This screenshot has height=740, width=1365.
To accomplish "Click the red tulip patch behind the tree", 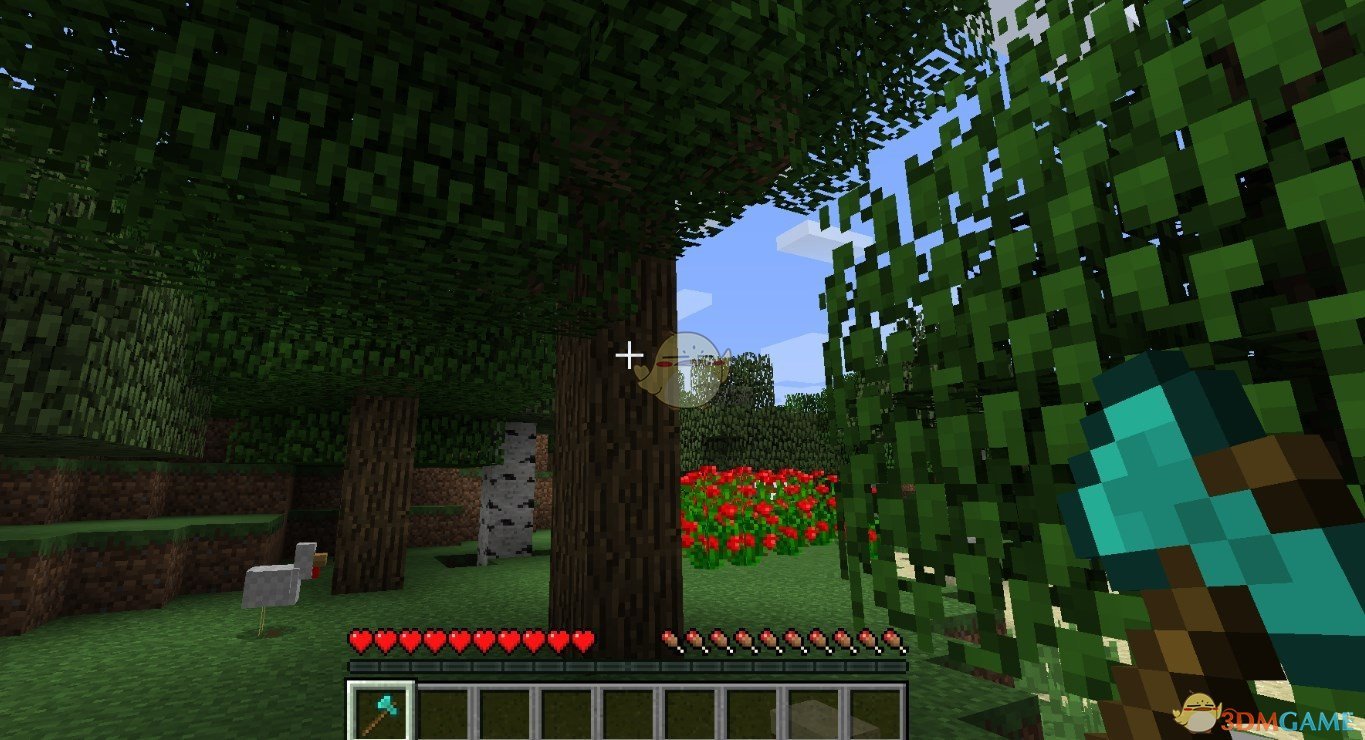I will [760, 505].
